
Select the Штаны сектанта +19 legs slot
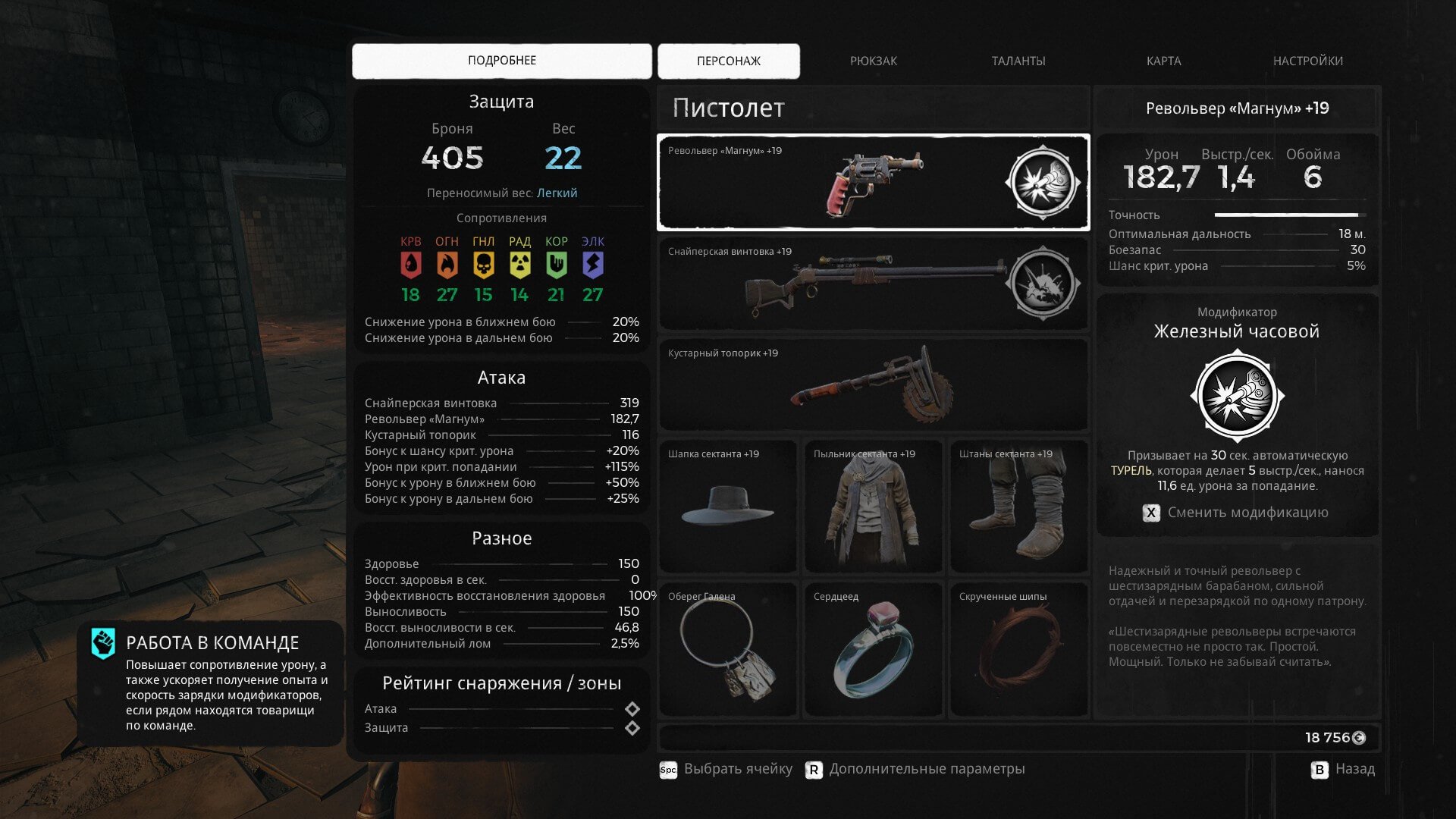(x=1018, y=506)
